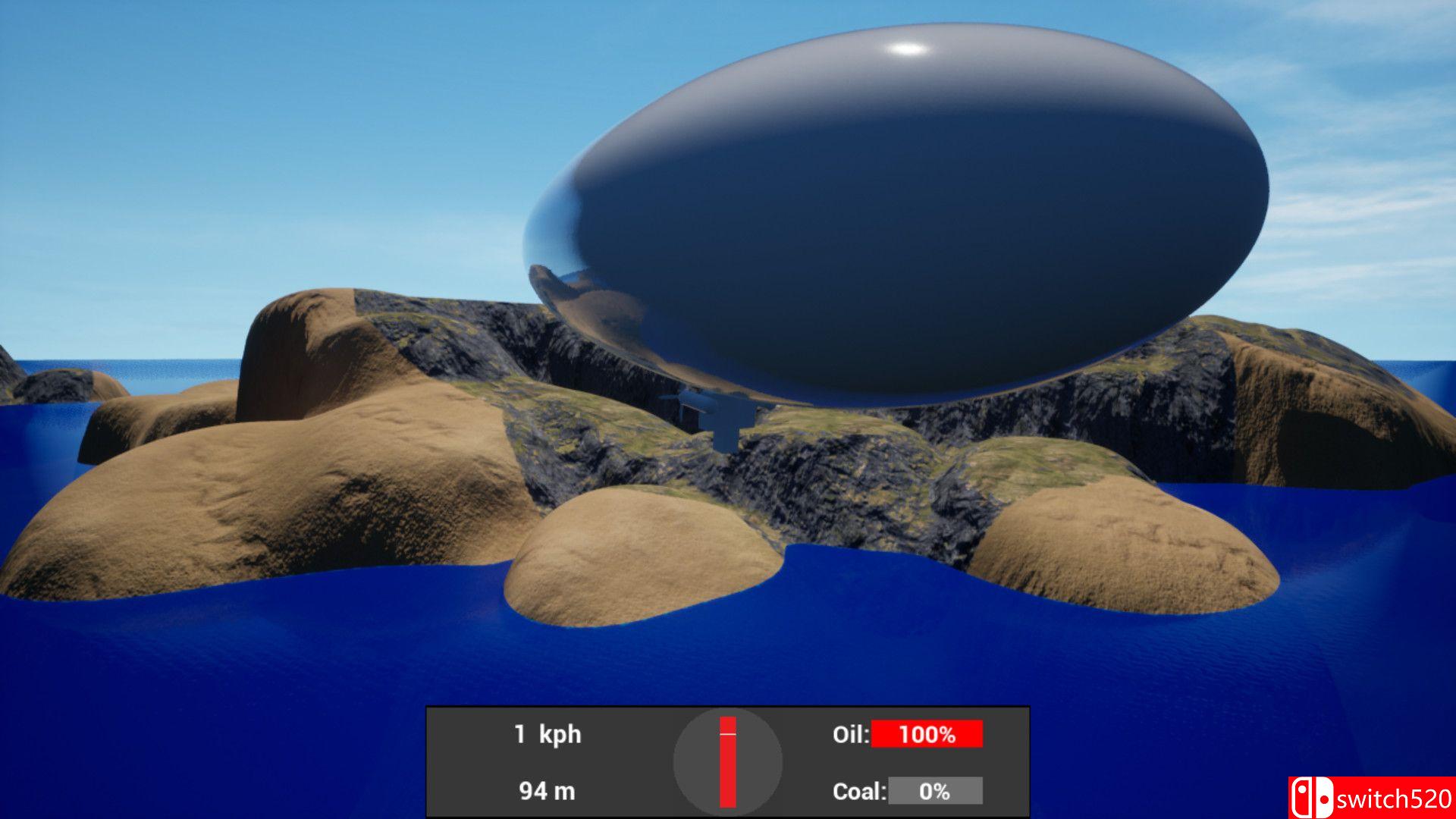Click the Oil 100% red progress bar
This screenshot has height=819, width=1456.
[927, 735]
